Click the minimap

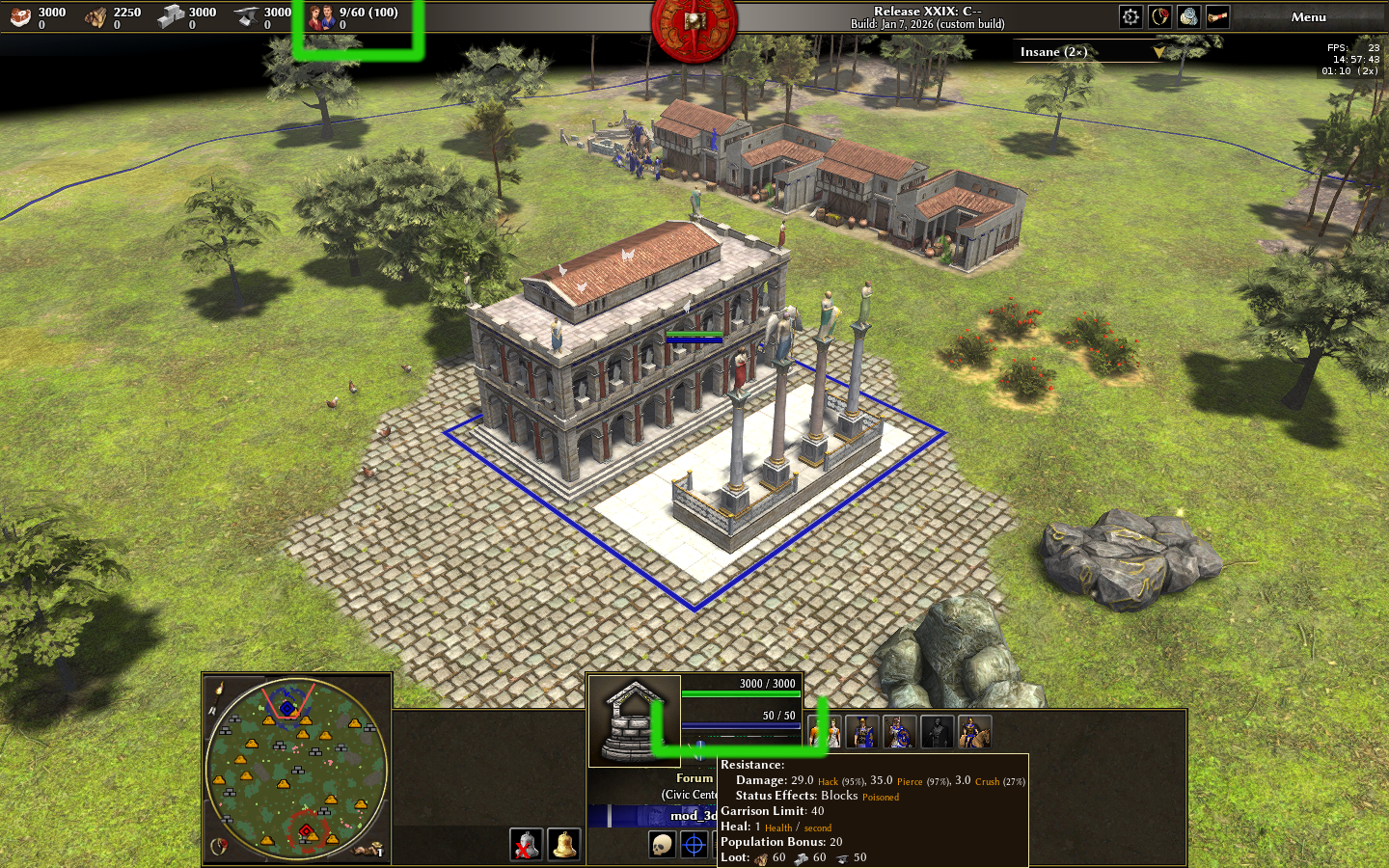[x=296, y=767]
